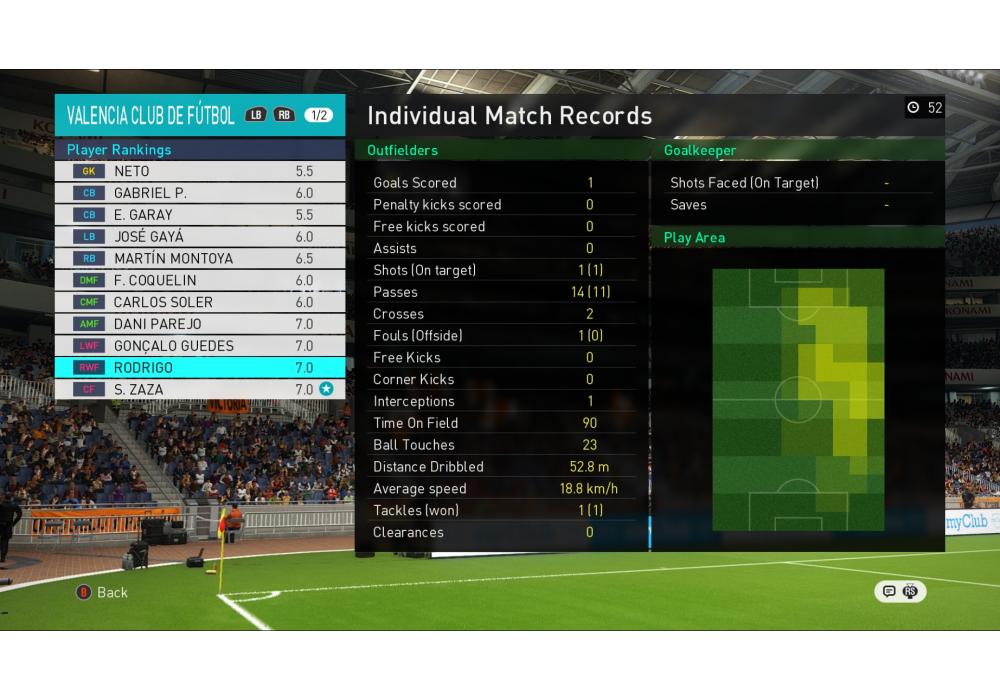Go back using the Back label
1000x700 pixels.
(112, 592)
